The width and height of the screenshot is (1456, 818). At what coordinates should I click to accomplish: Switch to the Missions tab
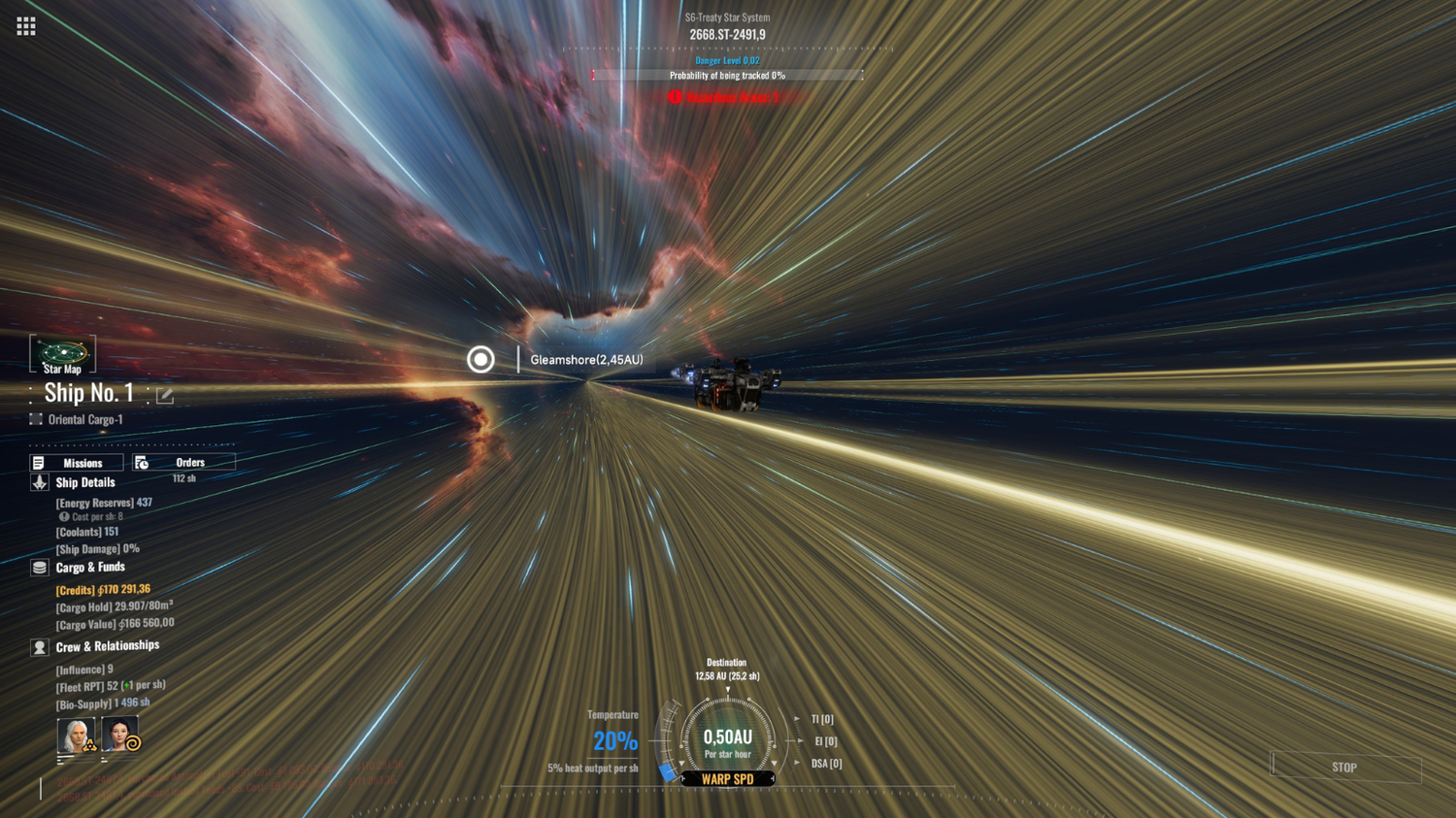click(77, 463)
